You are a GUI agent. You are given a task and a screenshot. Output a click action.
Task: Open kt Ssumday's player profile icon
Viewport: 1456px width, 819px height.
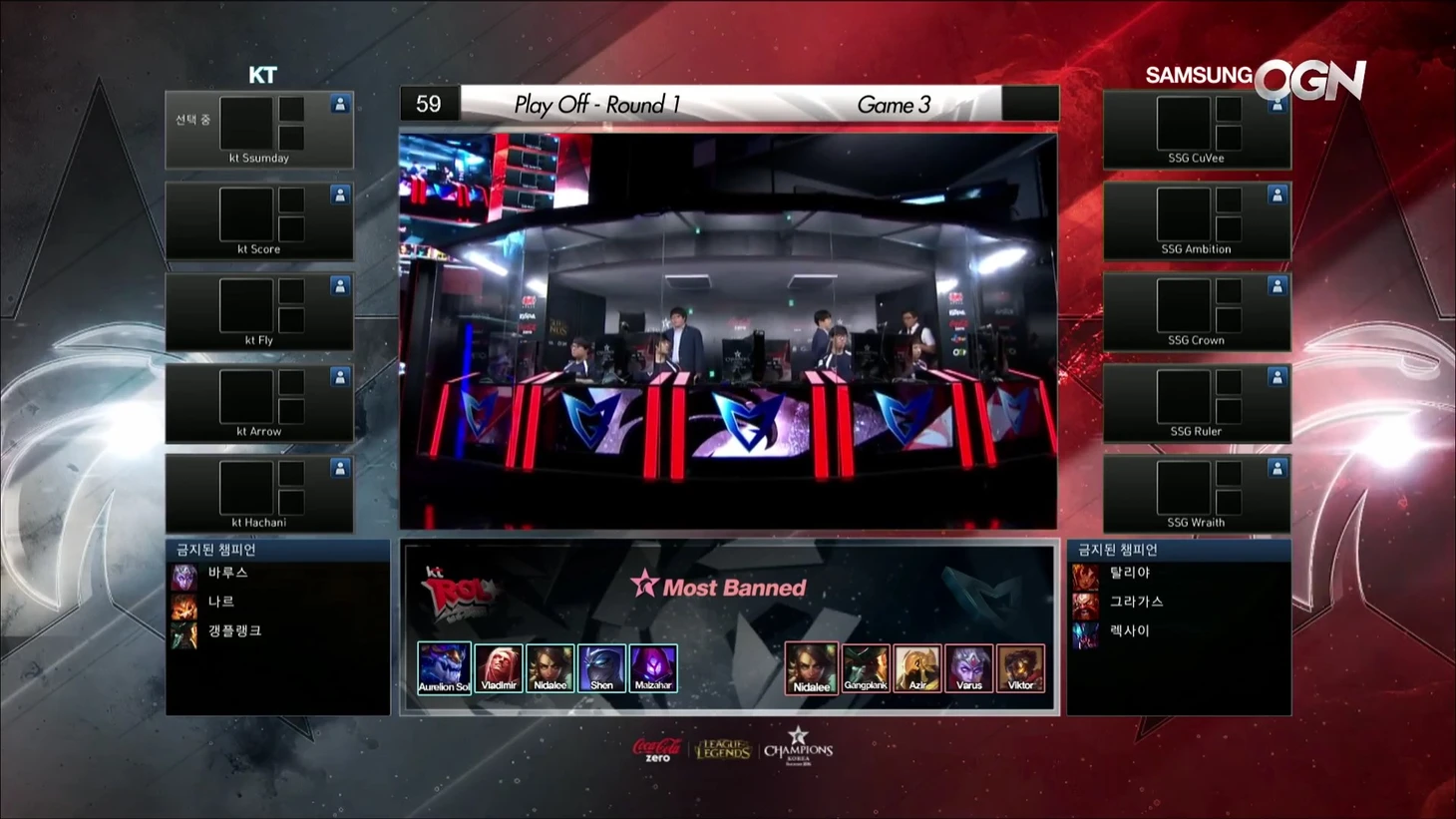pyautogui.click(x=340, y=102)
